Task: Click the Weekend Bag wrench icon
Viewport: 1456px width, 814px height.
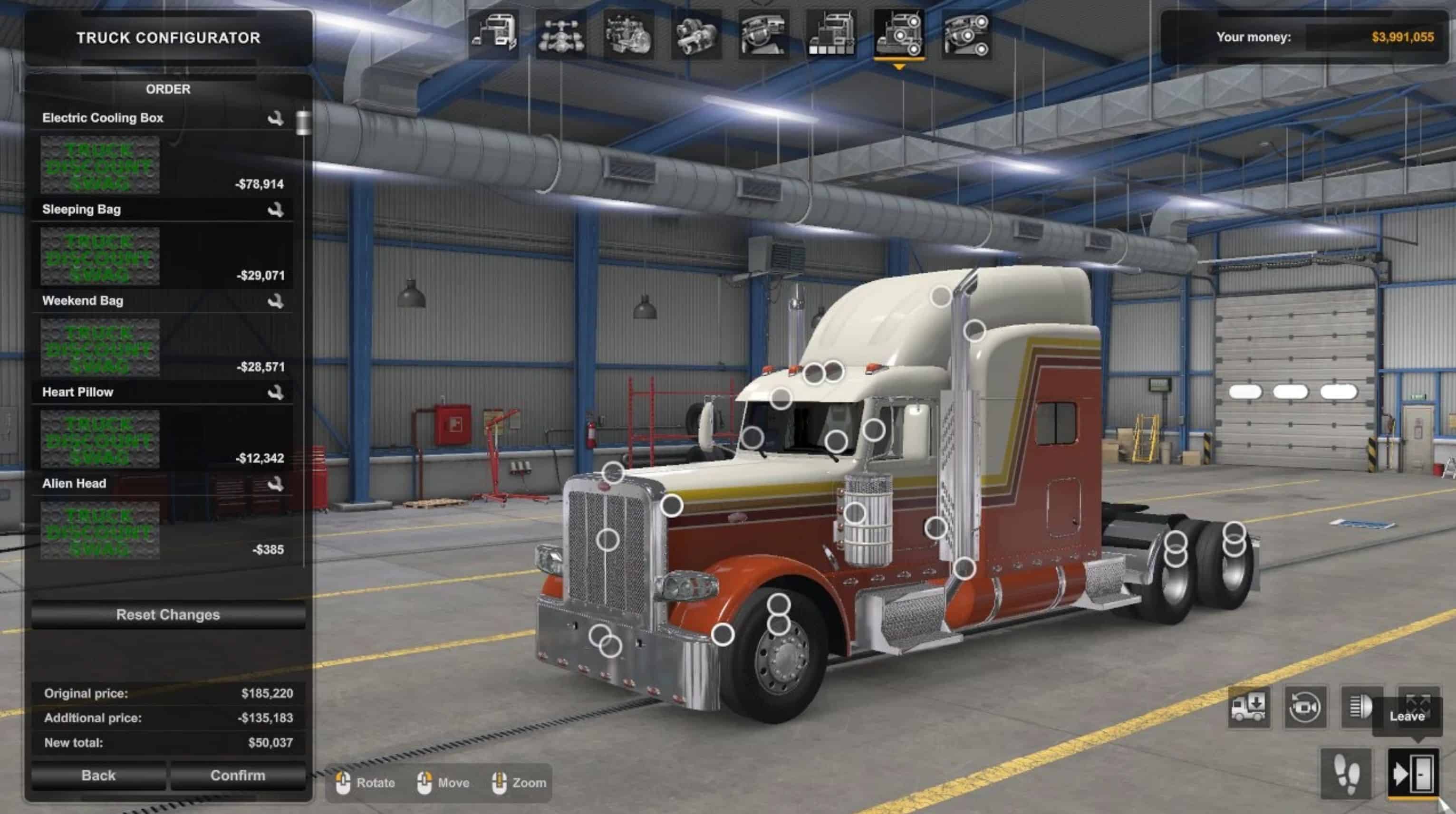Action: pyautogui.click(x=275, y=301)
